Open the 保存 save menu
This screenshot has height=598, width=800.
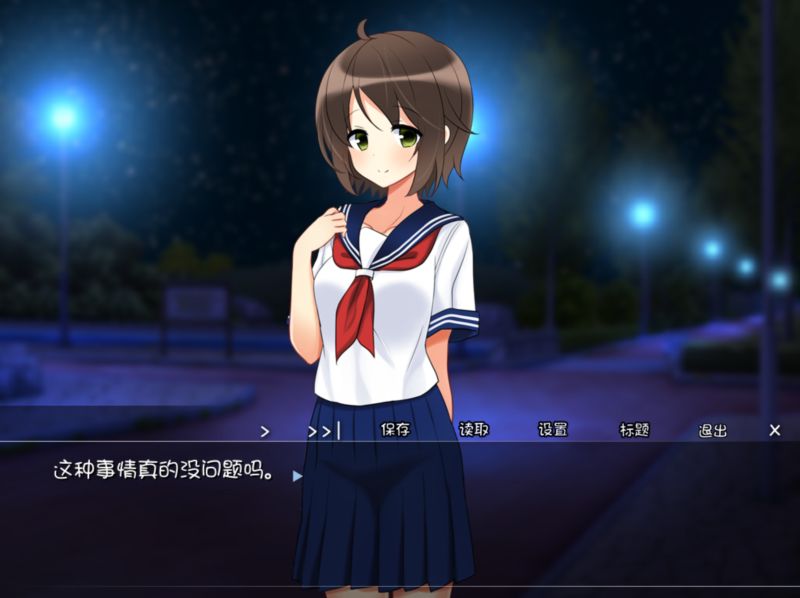pos(395,430)
